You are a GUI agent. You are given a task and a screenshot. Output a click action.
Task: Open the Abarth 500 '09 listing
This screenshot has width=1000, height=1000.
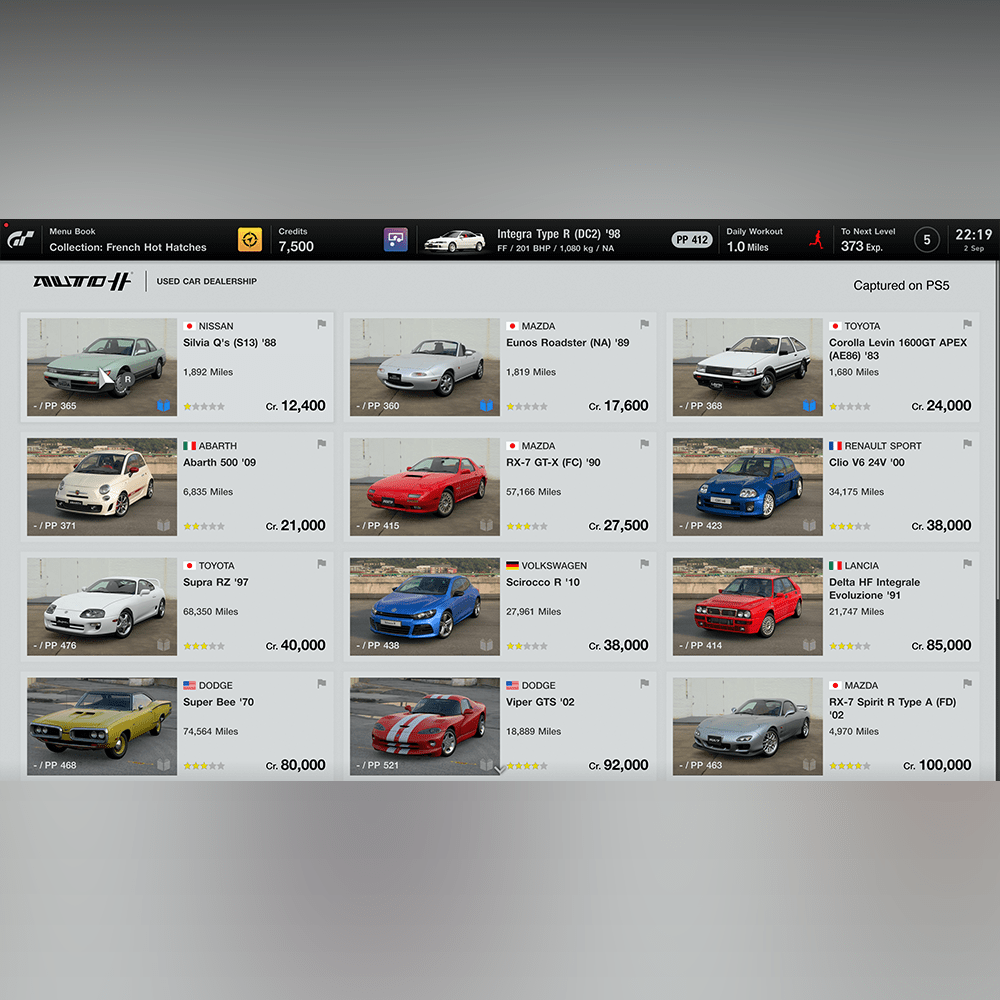coord(177,486)
